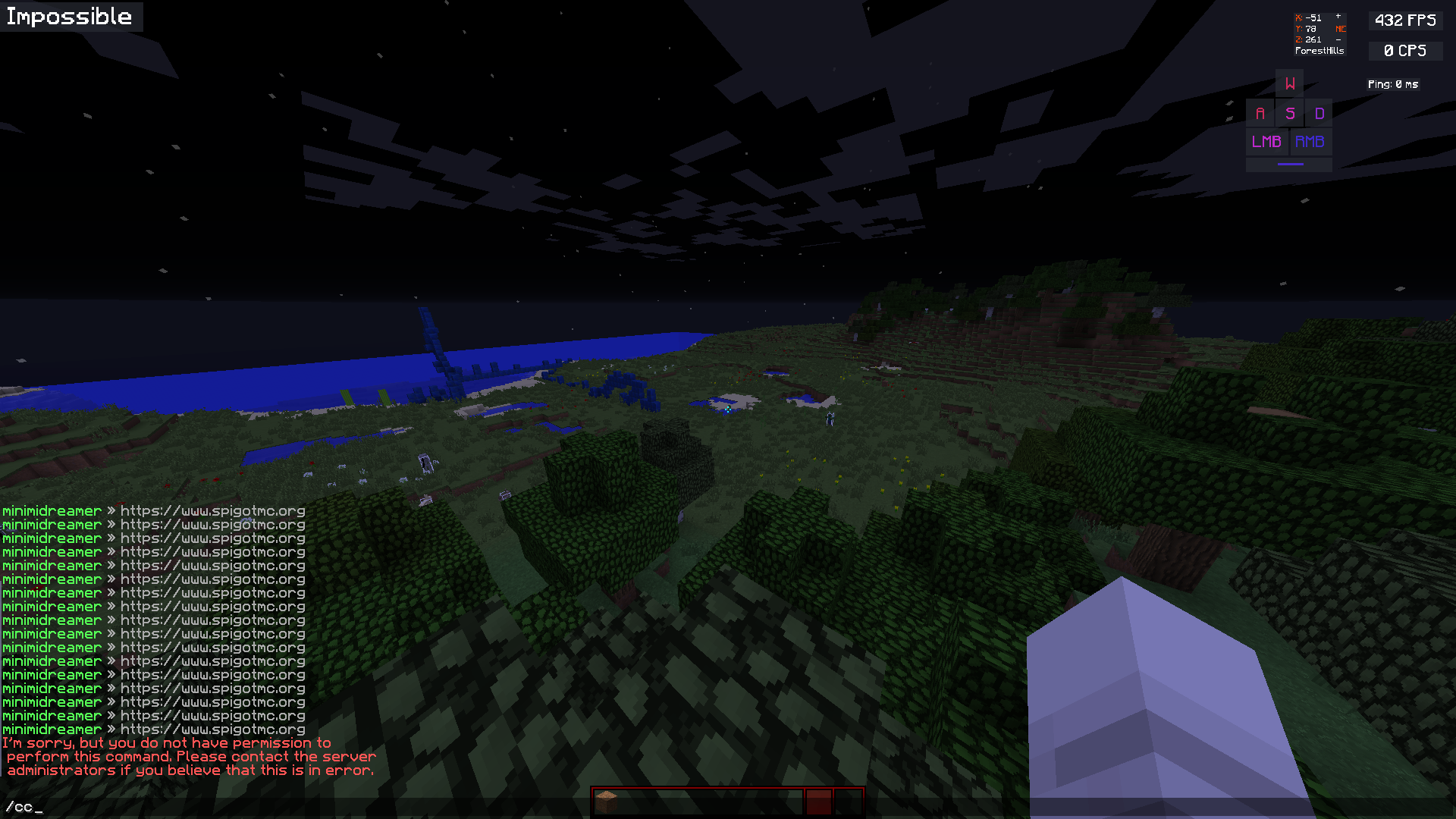Click the 0 CPS counter display
The image size is (1456, 819).
pyautogui.click(x=1404, y=51)
